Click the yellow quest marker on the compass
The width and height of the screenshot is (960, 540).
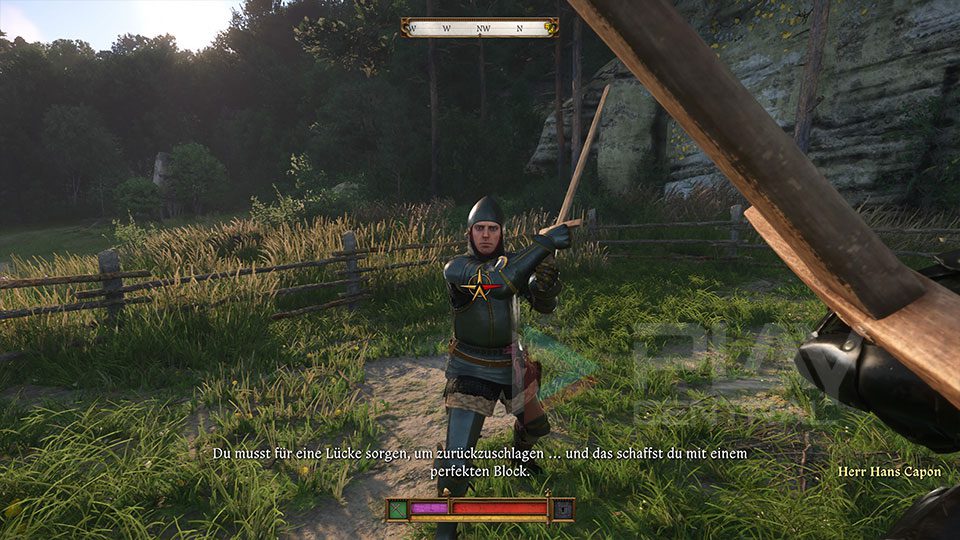point(549,28)
